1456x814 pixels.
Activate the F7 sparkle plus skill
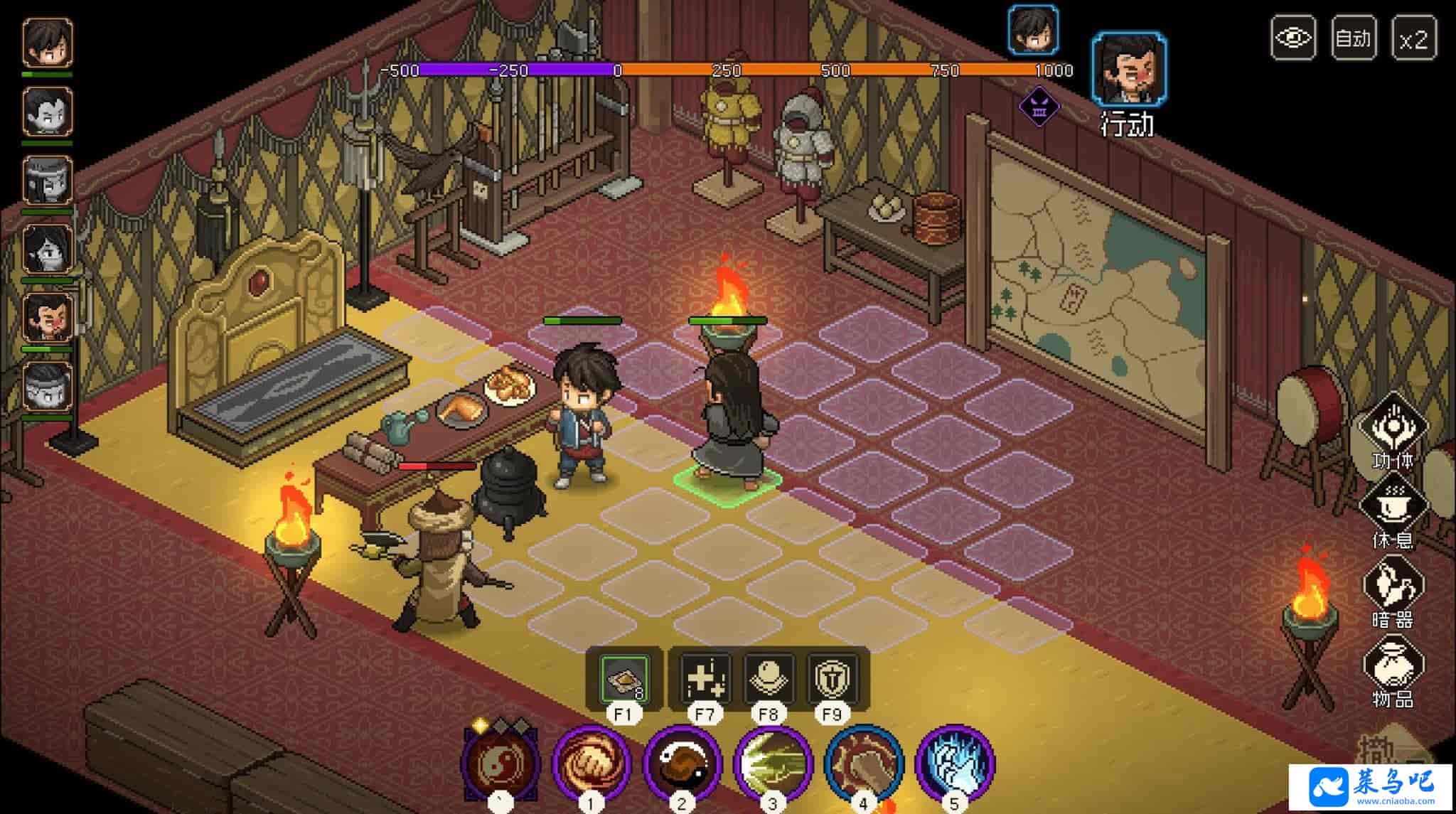coord(705,679)
